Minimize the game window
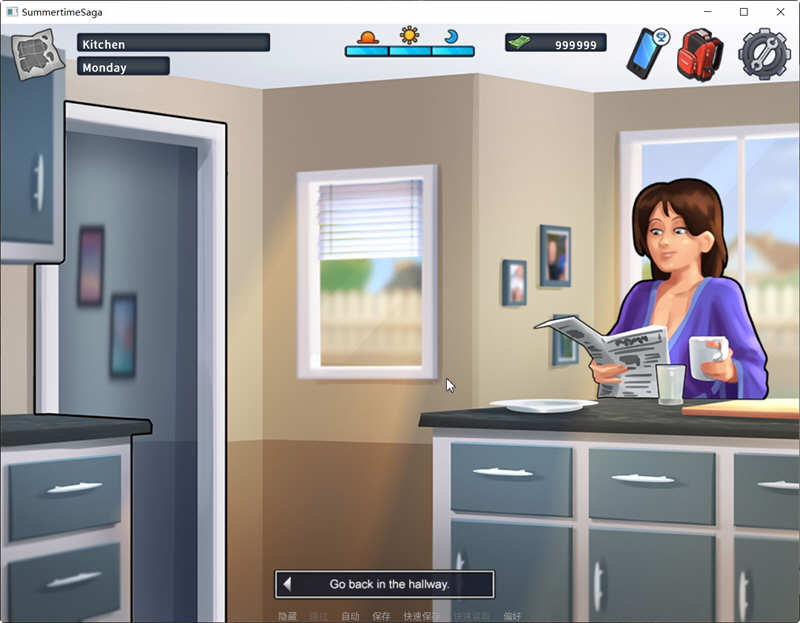Screen dimensions: 800x623 pos(707,12)
